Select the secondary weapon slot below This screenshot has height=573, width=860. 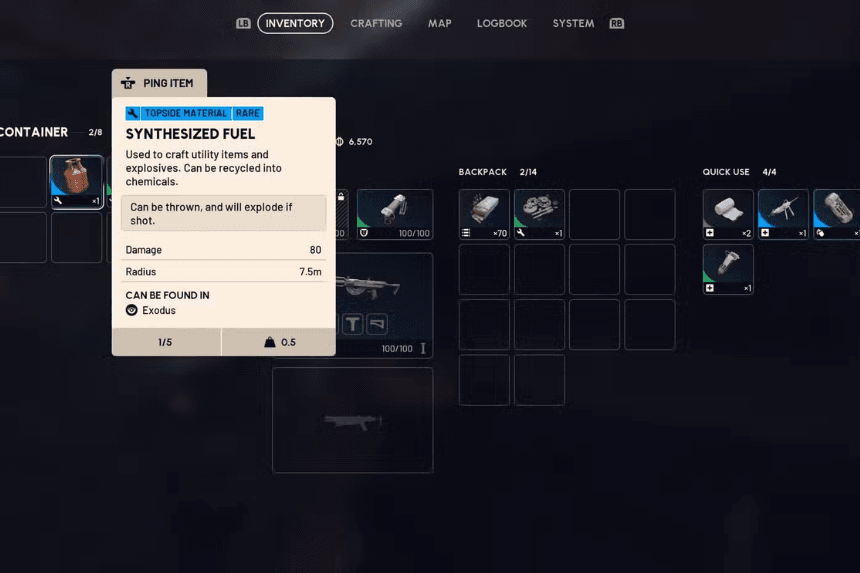352,420
